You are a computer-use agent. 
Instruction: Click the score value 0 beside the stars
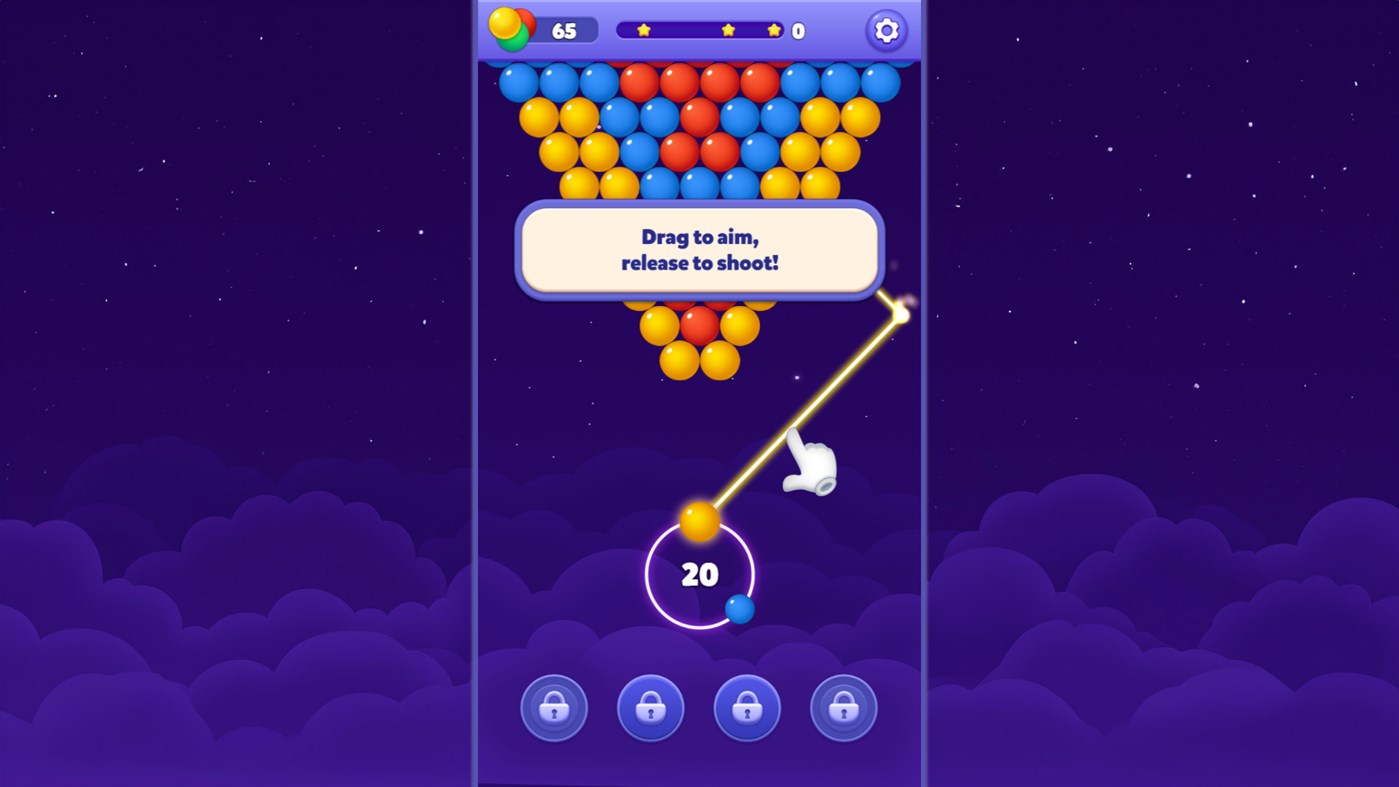pos(796,29)
